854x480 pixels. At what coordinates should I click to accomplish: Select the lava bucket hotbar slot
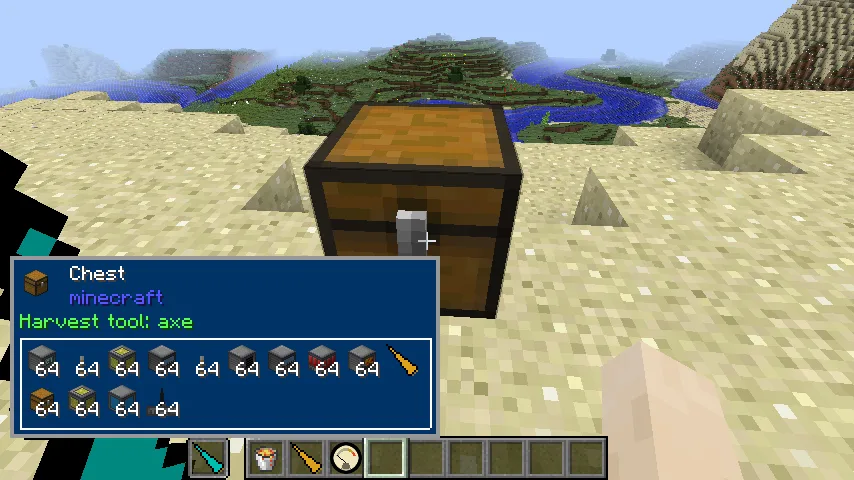coord(266,459)
